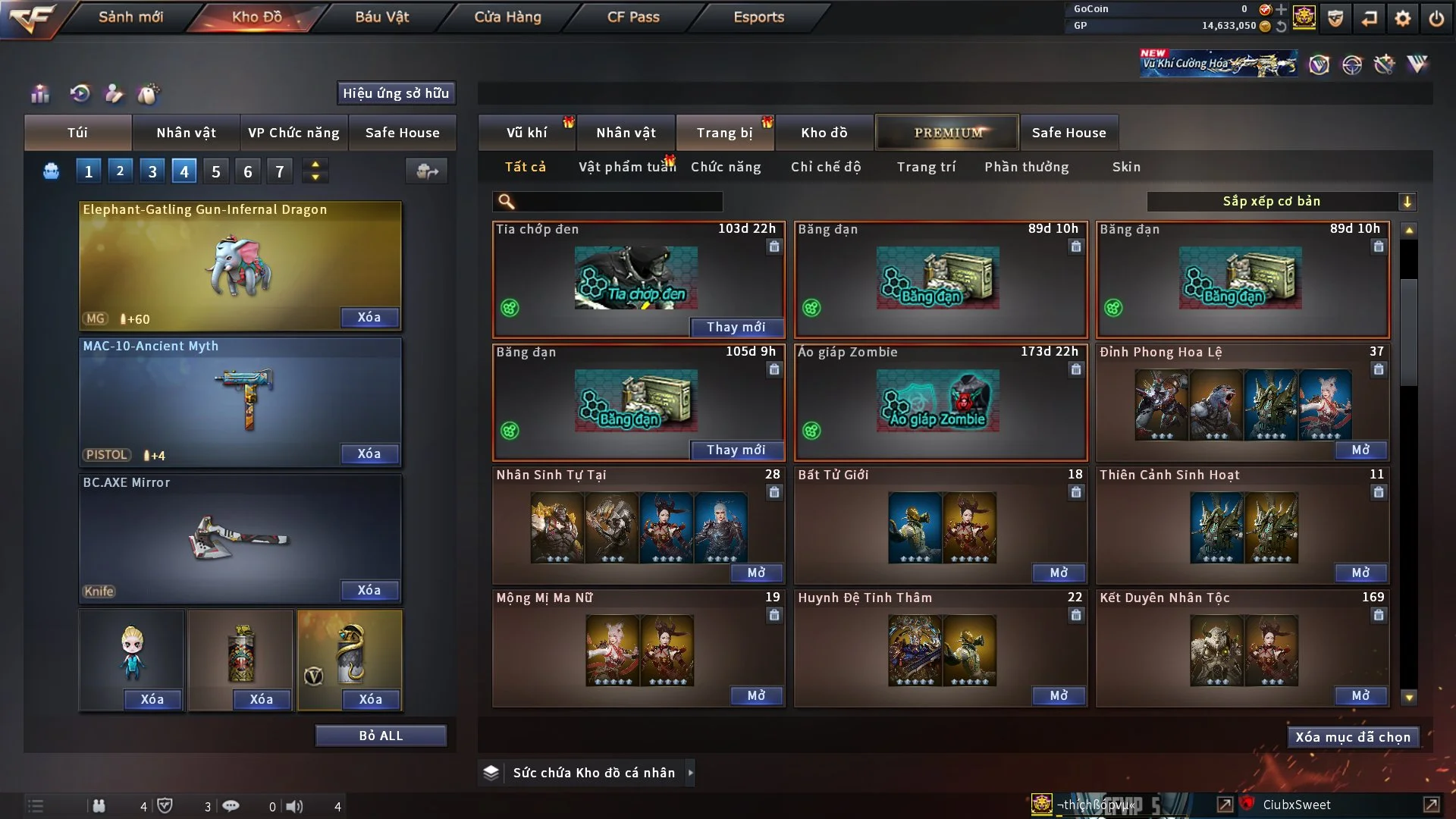This screenshot has width=1456, height=819.
Task: Show the Chức năng filter
Action: (726, 167)
